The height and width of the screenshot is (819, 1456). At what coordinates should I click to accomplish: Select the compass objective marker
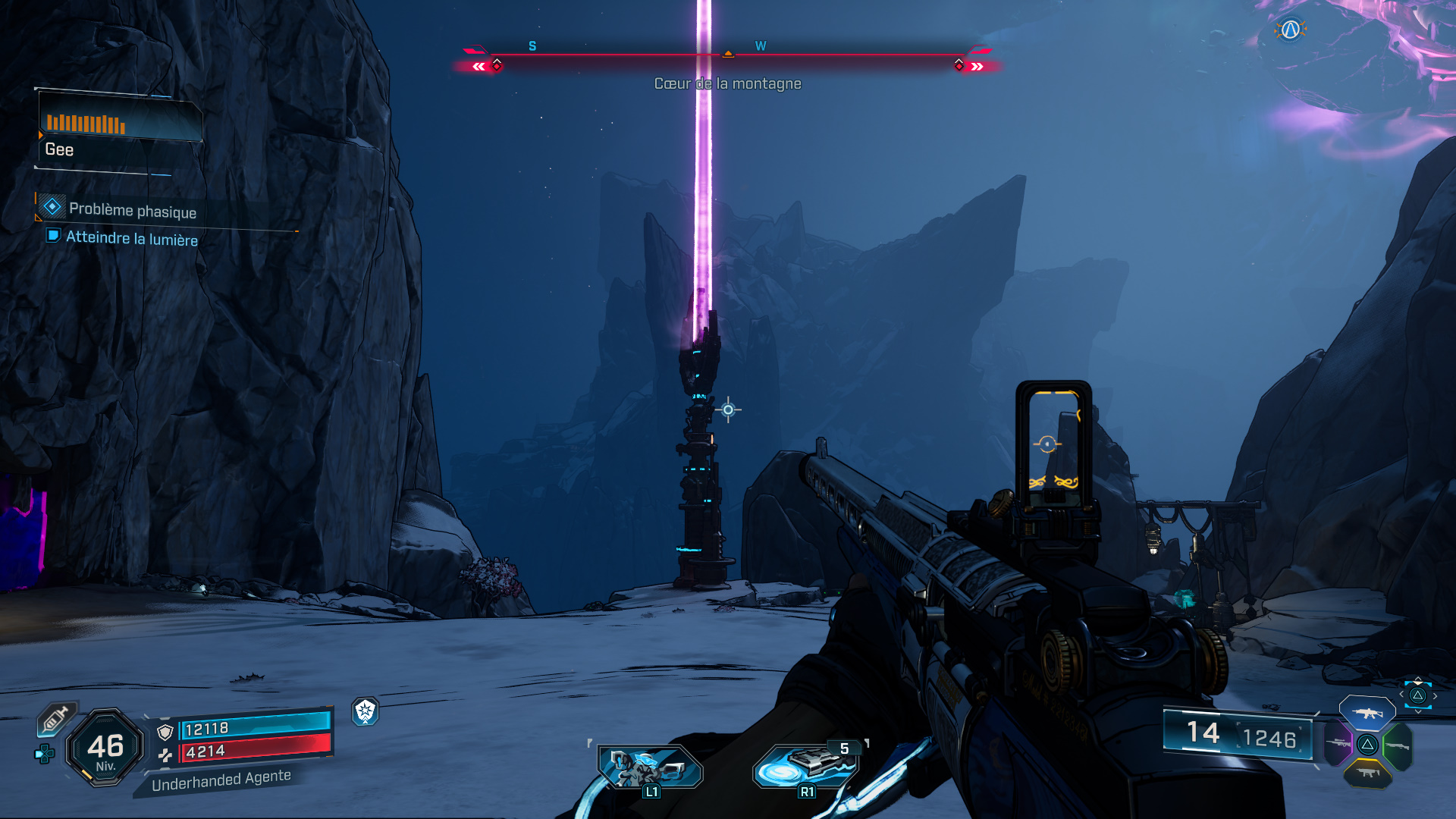728,53
